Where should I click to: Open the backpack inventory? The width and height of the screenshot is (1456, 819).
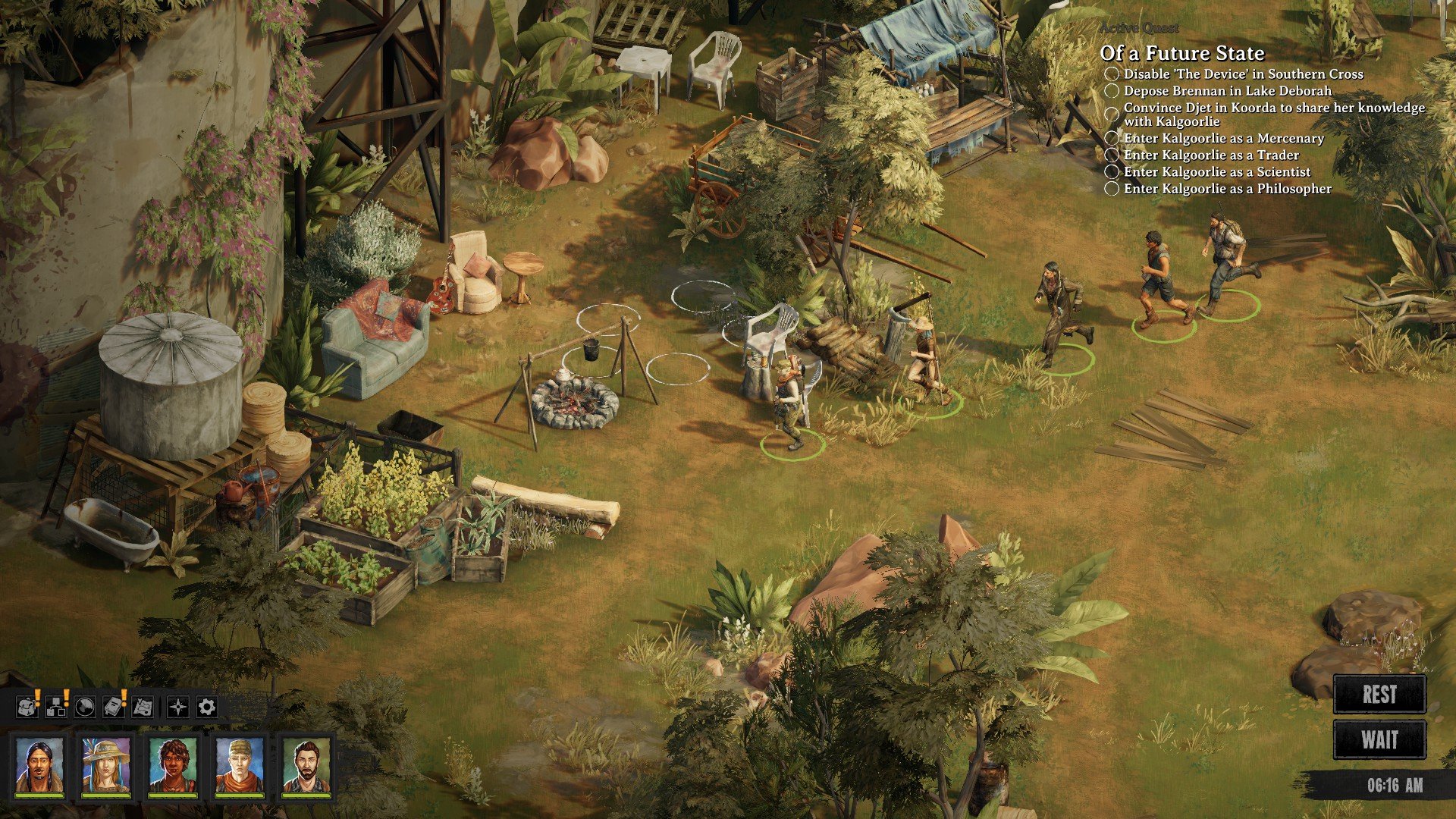(x=27, y=707)
